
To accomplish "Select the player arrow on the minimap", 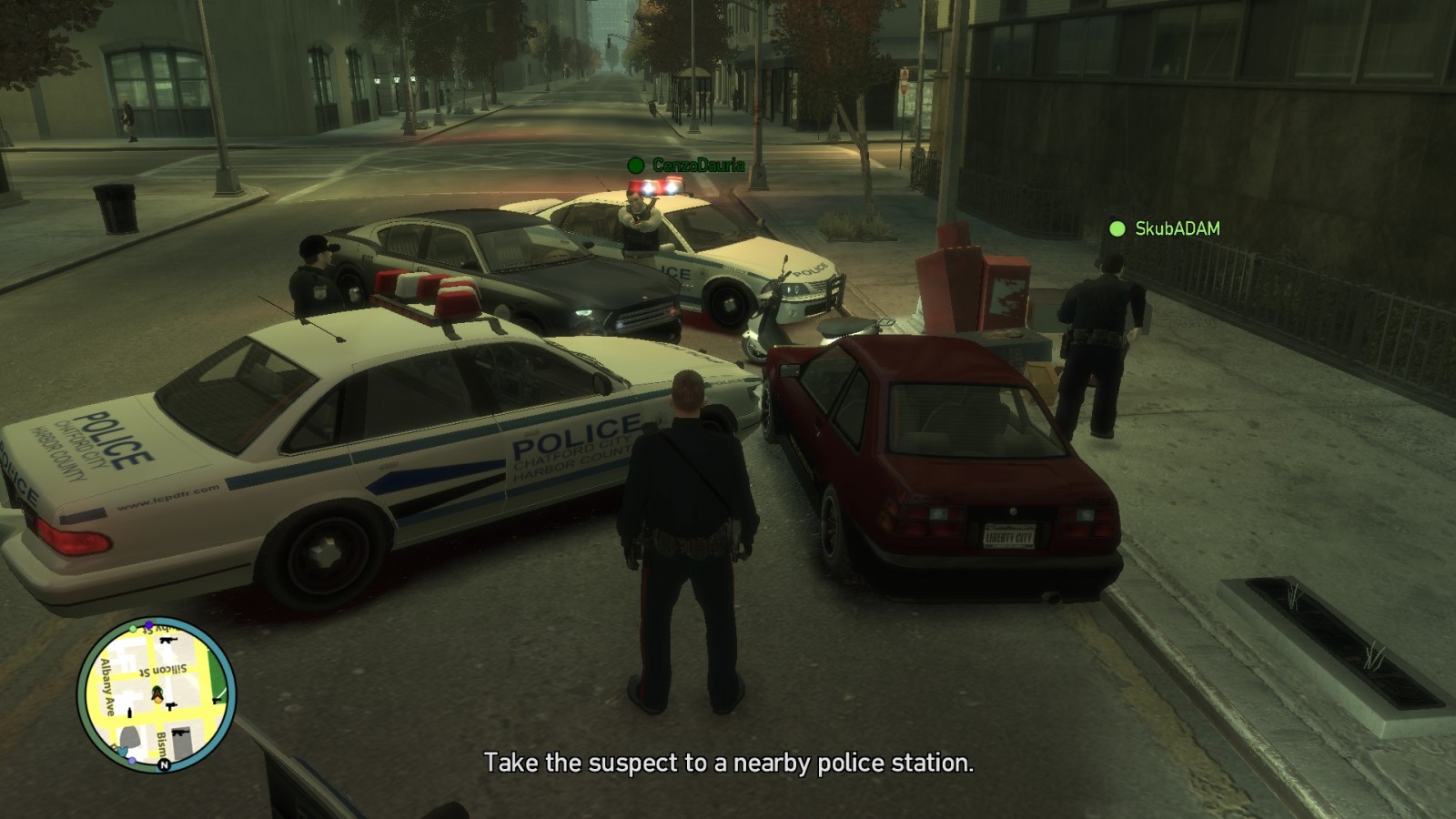I will [x=157, y=696].
